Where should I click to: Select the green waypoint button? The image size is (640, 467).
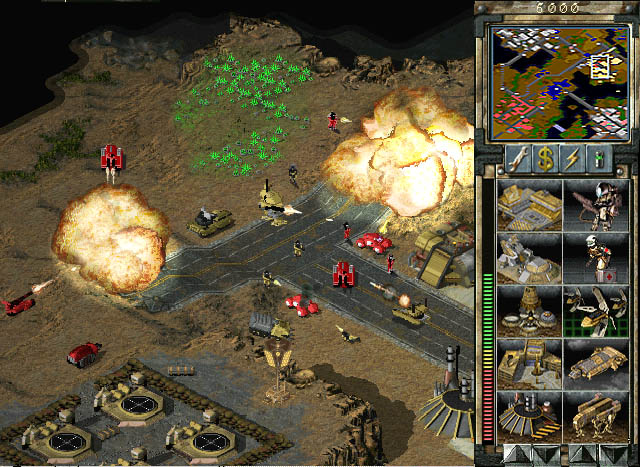coord(599,157)
